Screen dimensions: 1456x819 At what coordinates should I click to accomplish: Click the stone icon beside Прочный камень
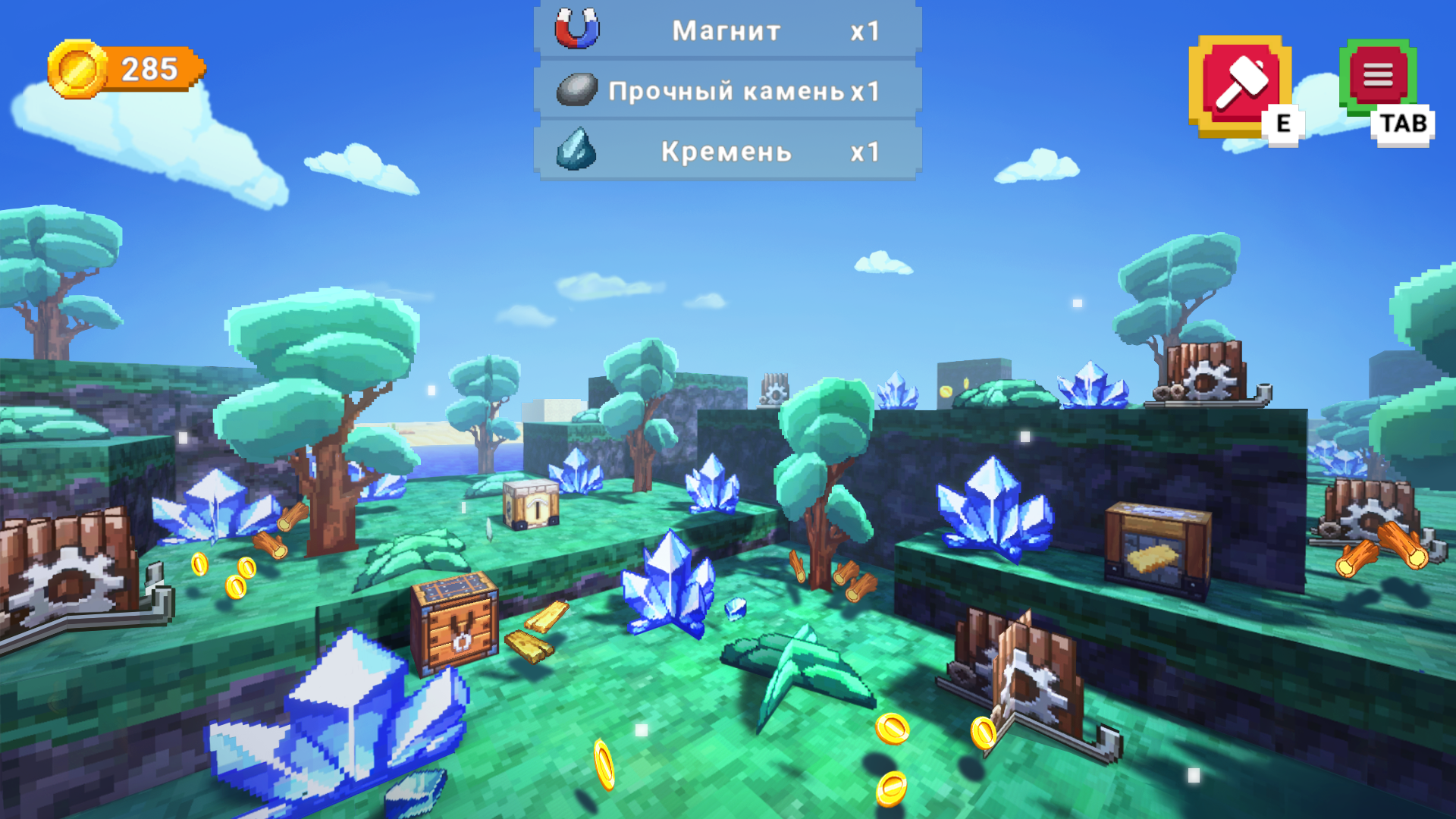point(576,89)
